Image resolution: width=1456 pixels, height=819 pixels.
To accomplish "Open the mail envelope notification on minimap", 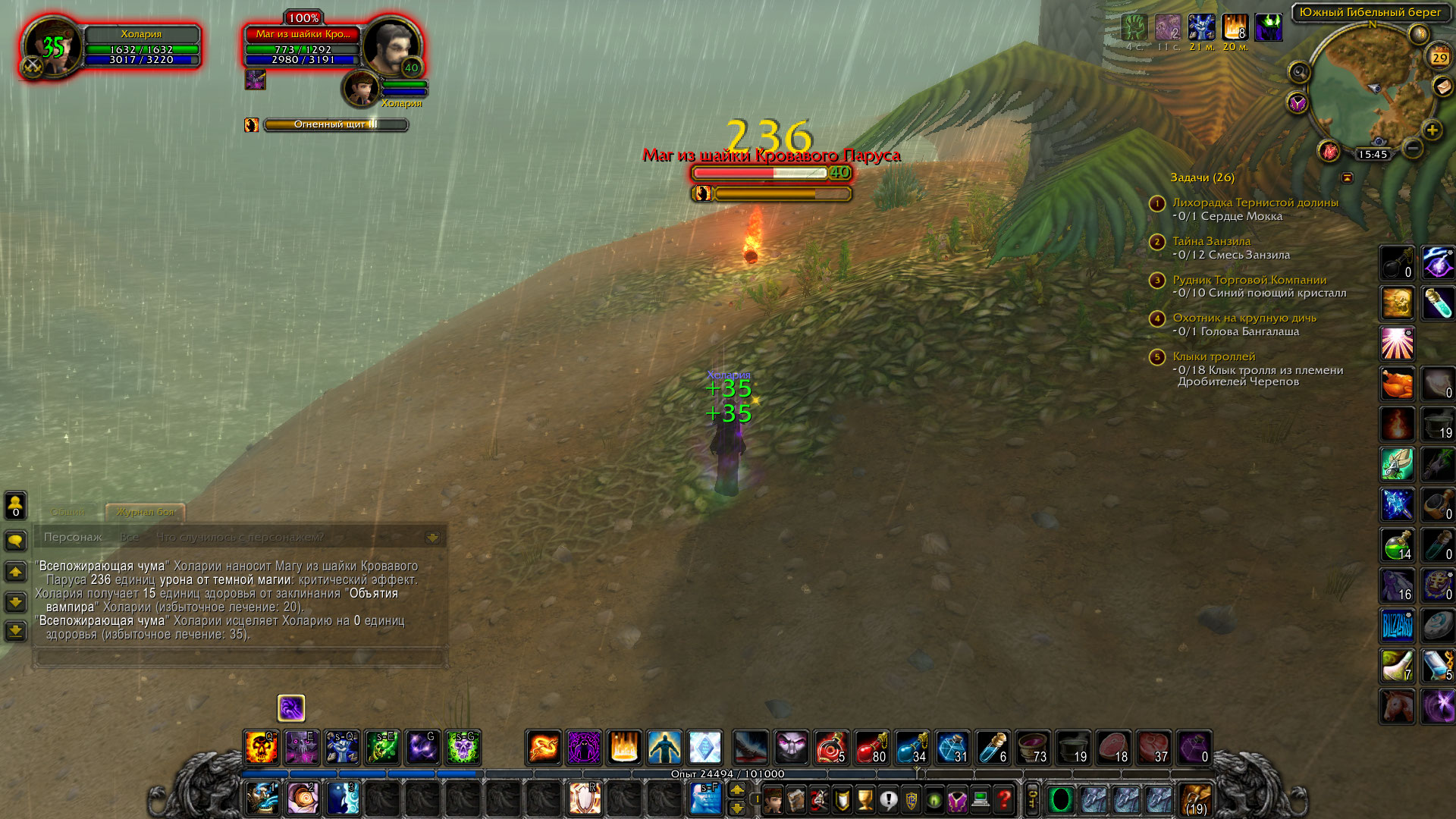I will 1442,87.
